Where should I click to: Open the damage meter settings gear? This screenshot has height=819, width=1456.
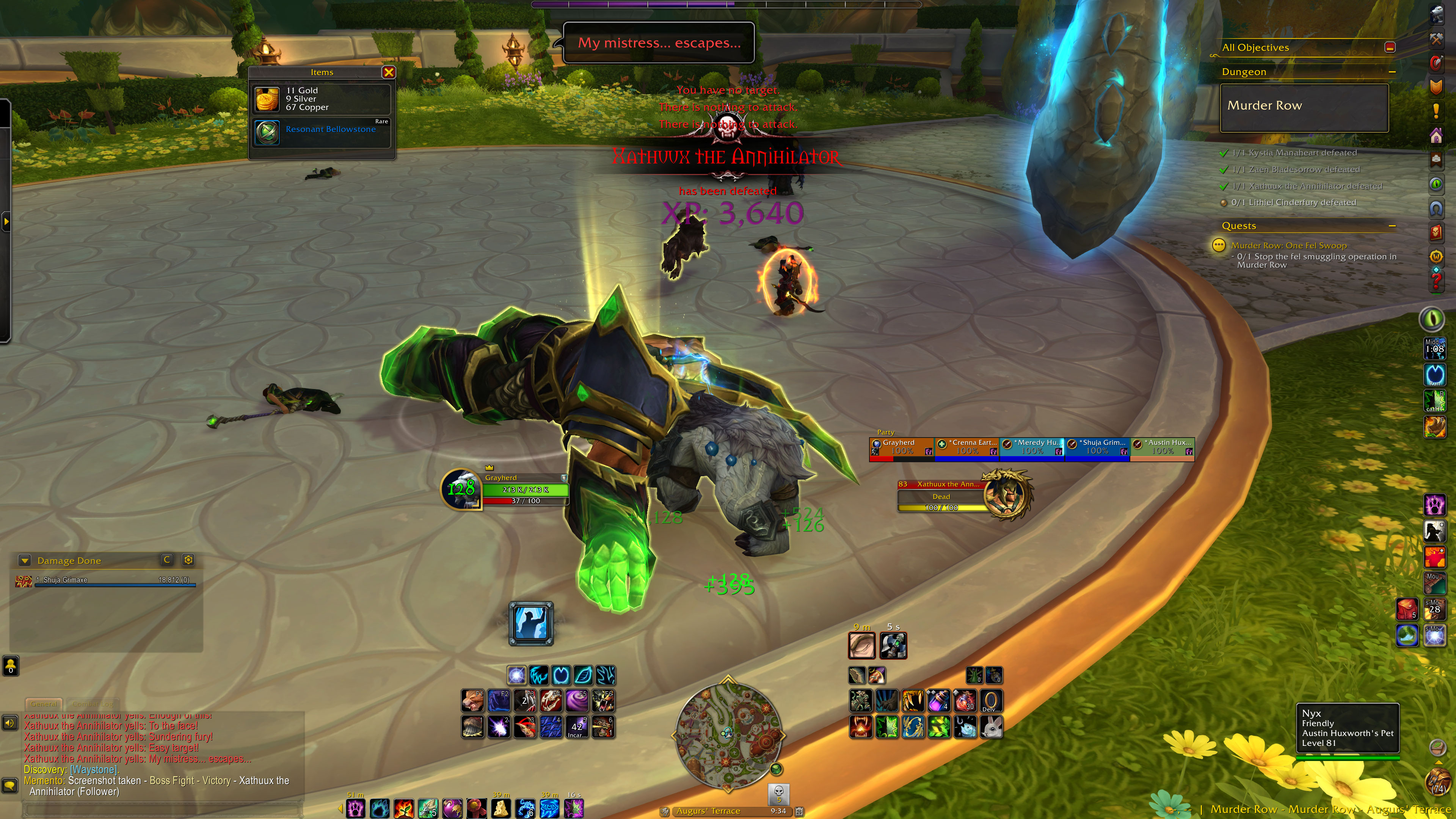pyautogui.click(x=188, y=560)
